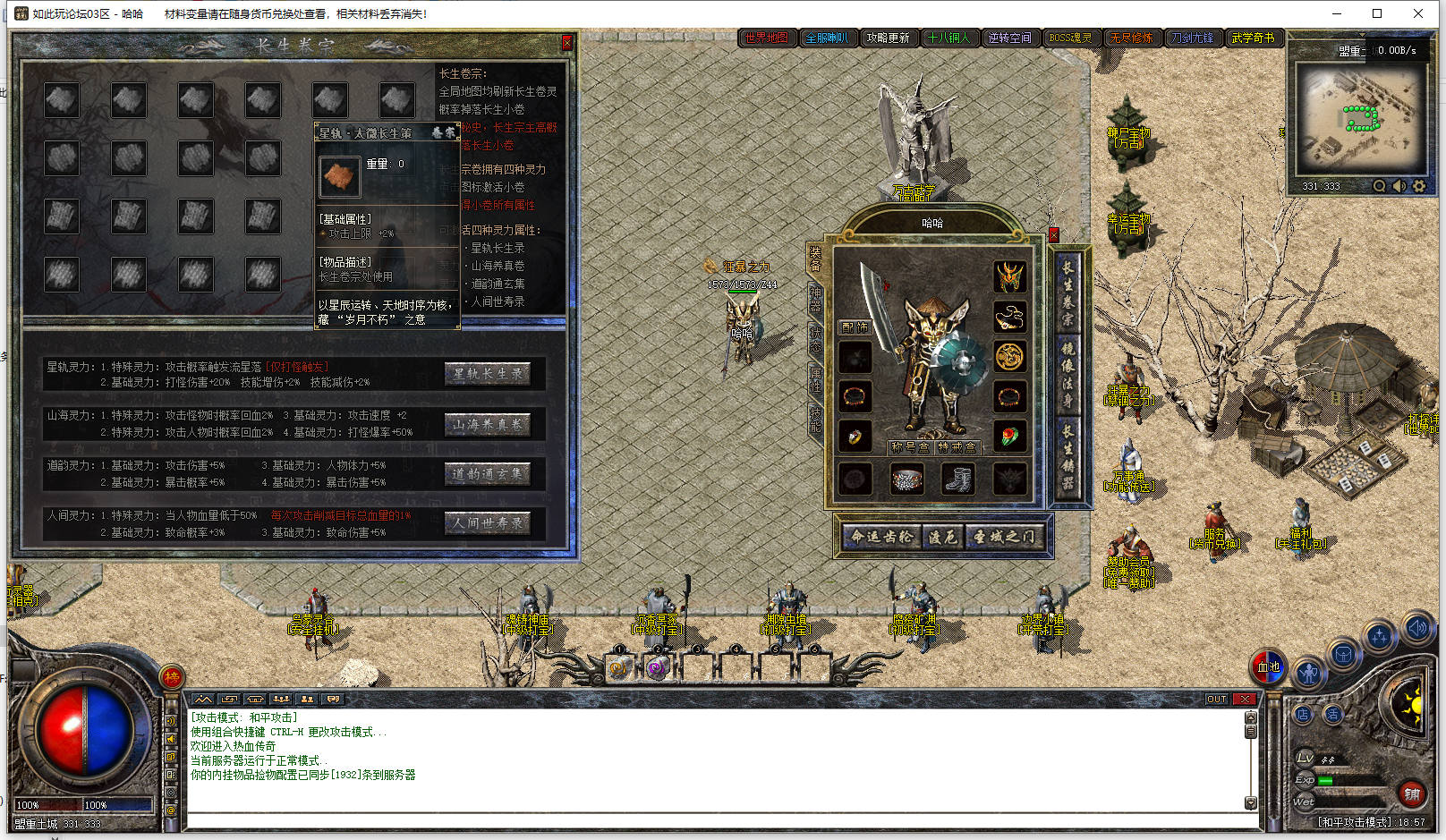1446x840 pixels.
Task: Open the 世界地图 world map menu
Action: pos(767,38)
